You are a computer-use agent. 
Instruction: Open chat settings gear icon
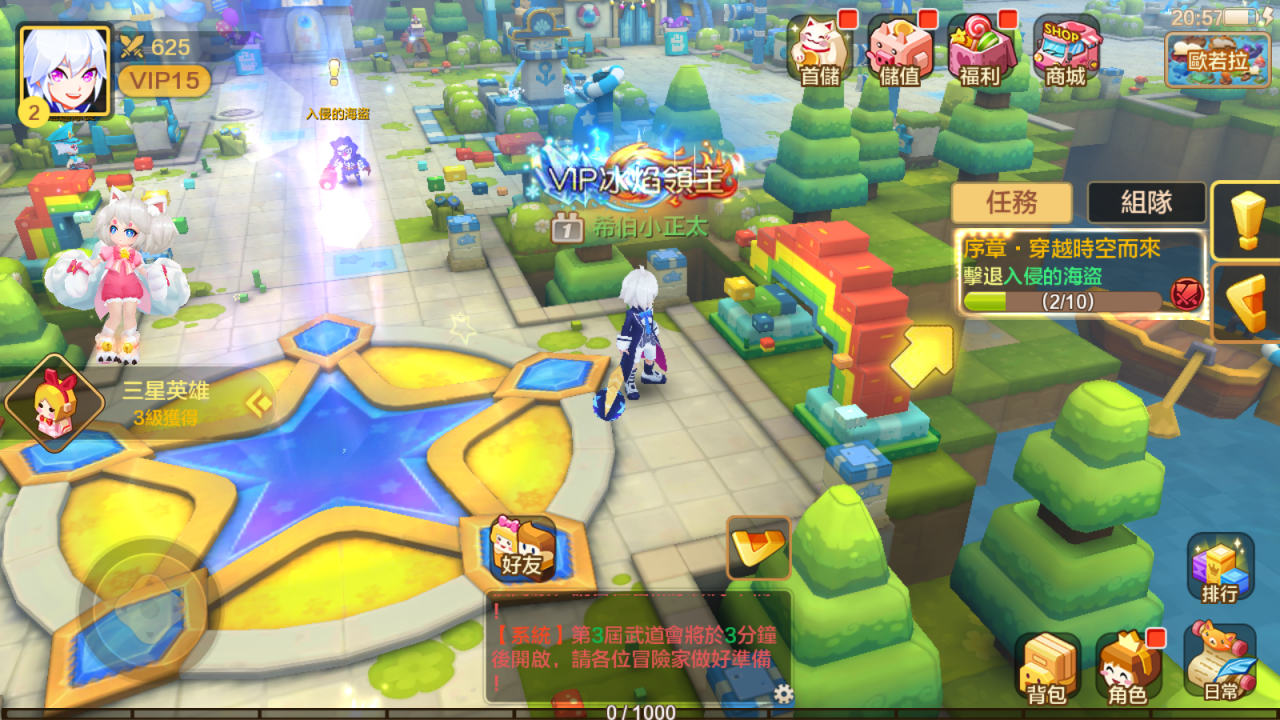[784, 694]
